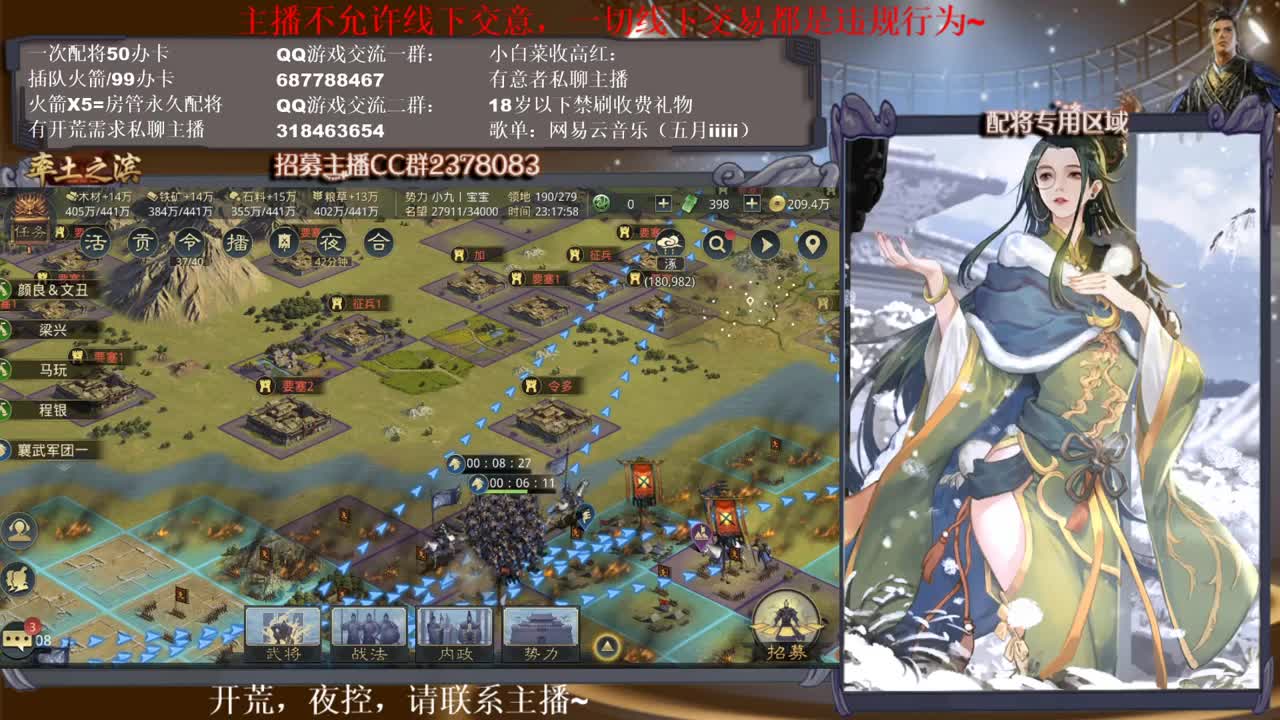The height and width of the screenshot is (720, 1280).
Task: Expand the bottom panel with the circular up arrow
Action: click(608, 645)
